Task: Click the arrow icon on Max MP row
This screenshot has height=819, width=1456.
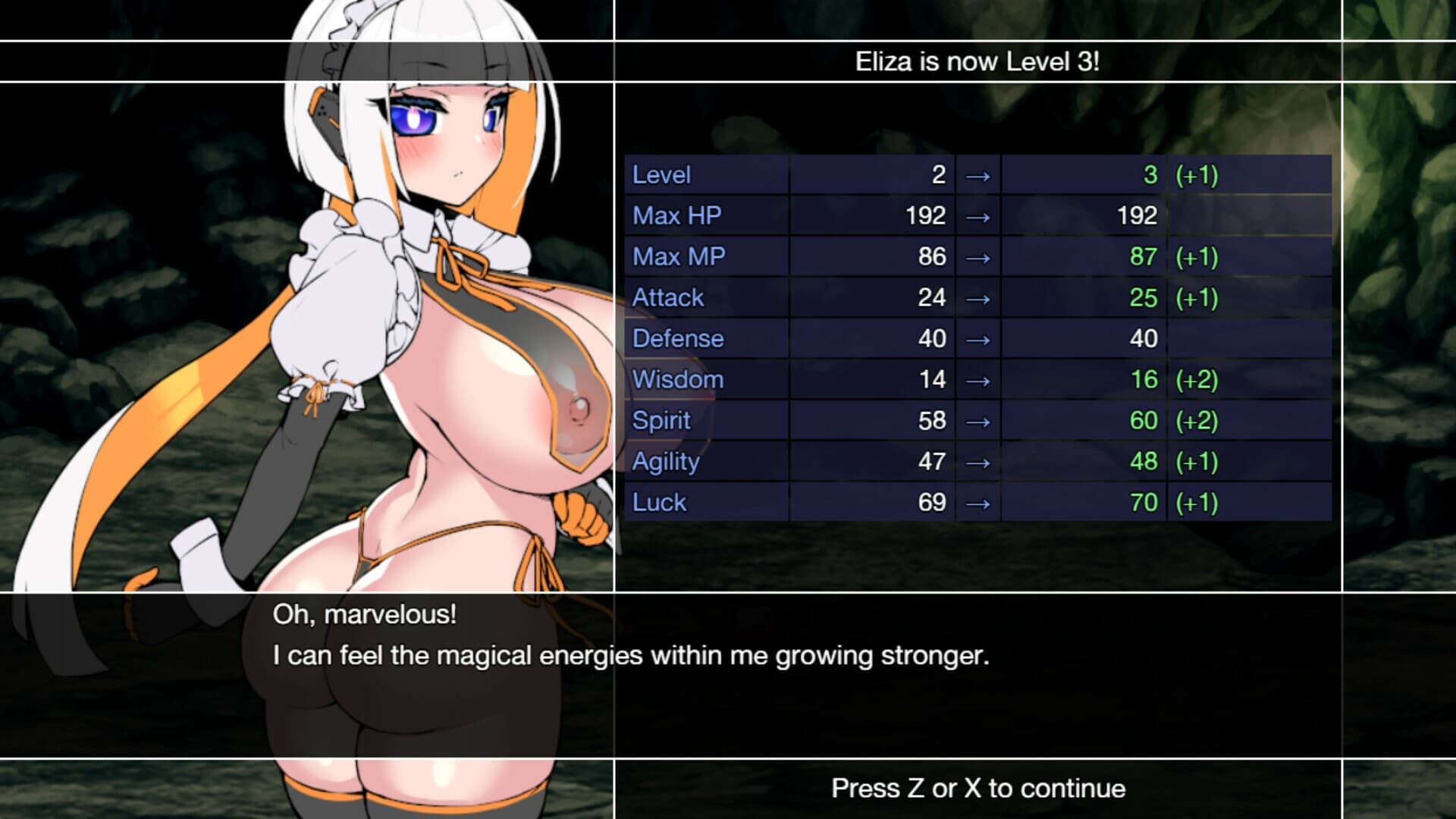Action: 978,256
